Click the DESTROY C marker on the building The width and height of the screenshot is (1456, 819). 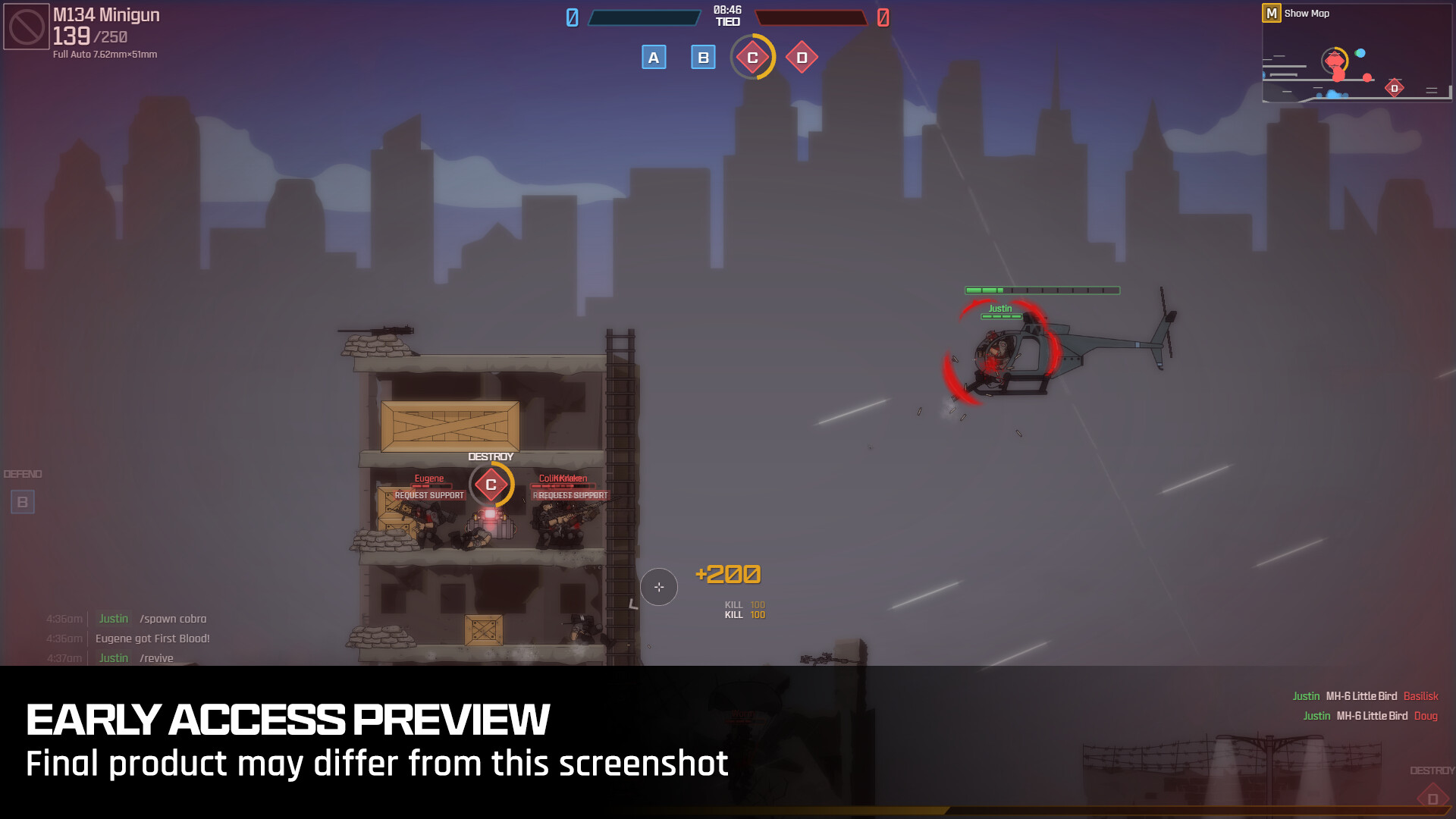coord(490,483)
